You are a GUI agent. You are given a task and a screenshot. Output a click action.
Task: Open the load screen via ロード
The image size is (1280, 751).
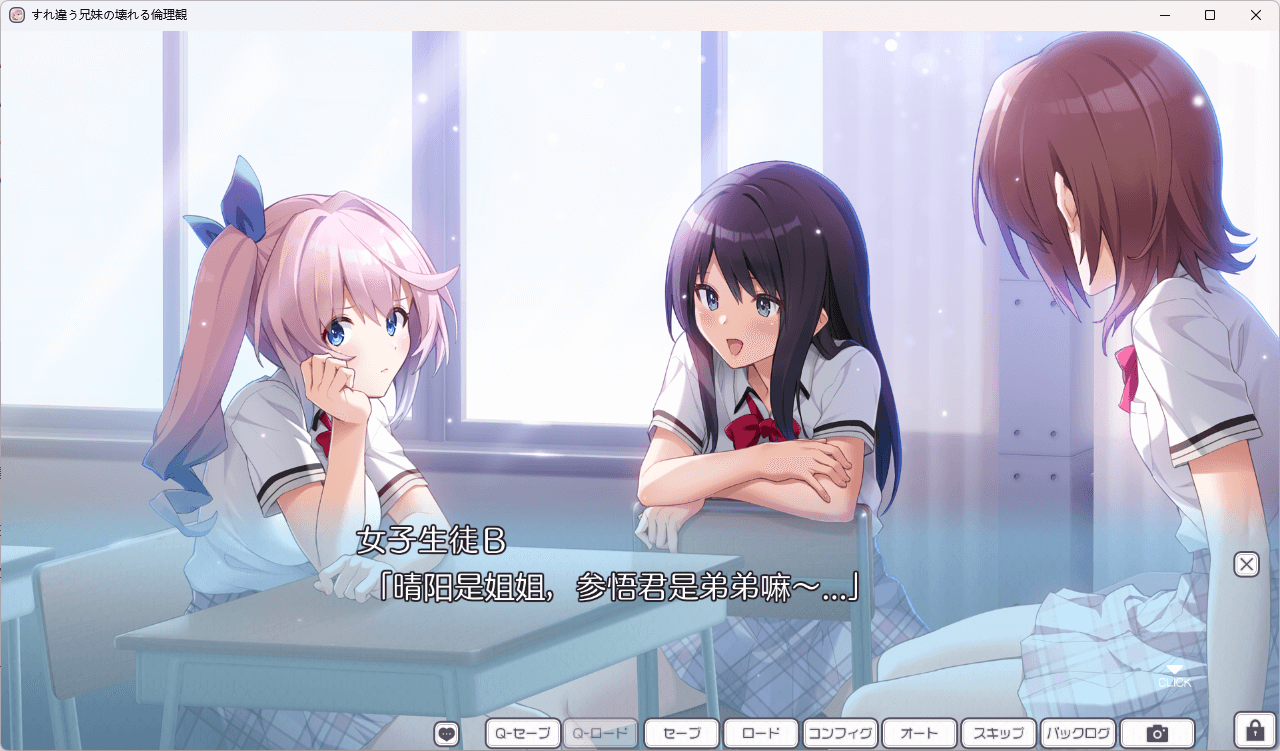(x=760, y=732)
